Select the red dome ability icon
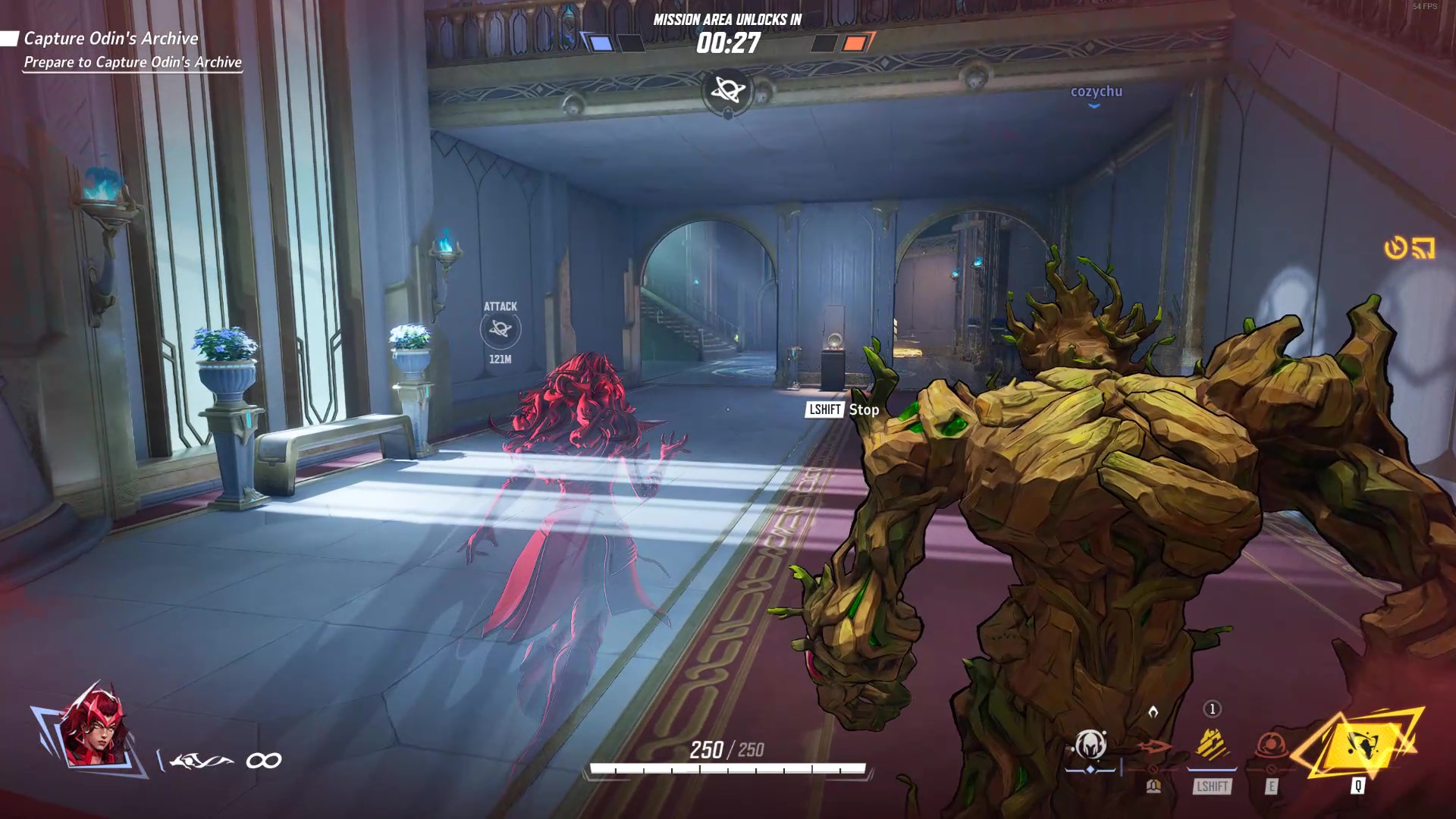 [x=1271, y=746]
